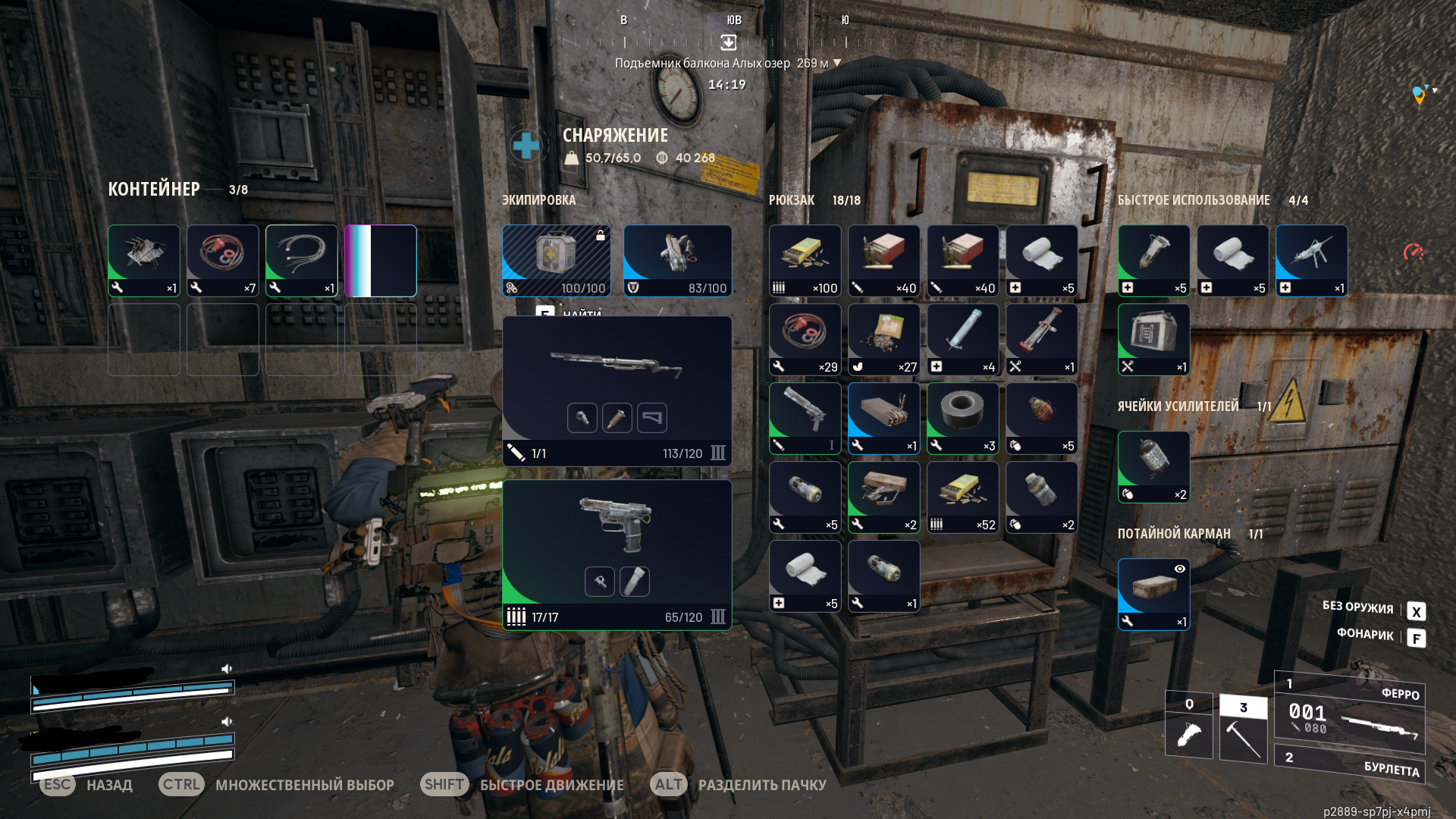Select the item in the ЯЧЕЙКИ УСИЛИТЕЛЕЙ slot
The height and width of the screenshot is (819, 1456).
(x=1153, y=466)
